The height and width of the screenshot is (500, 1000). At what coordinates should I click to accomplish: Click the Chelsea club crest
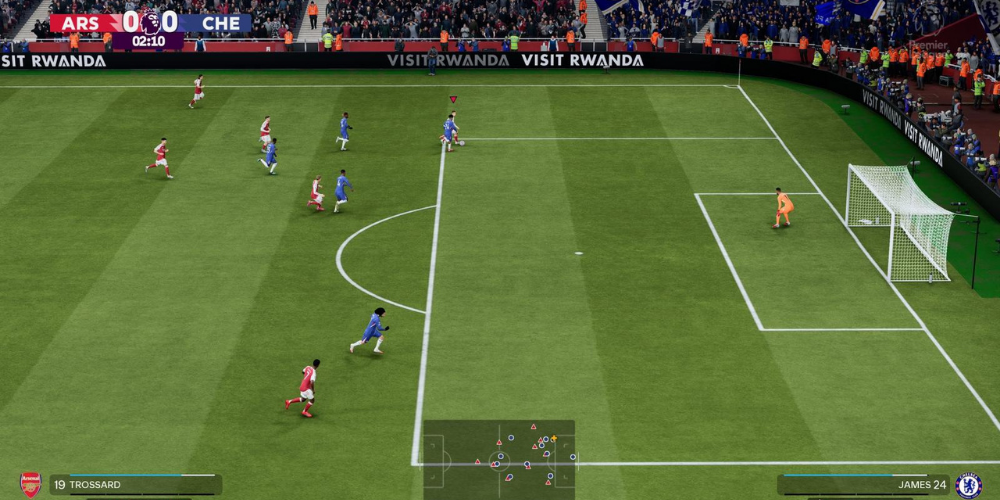[968, 485]
